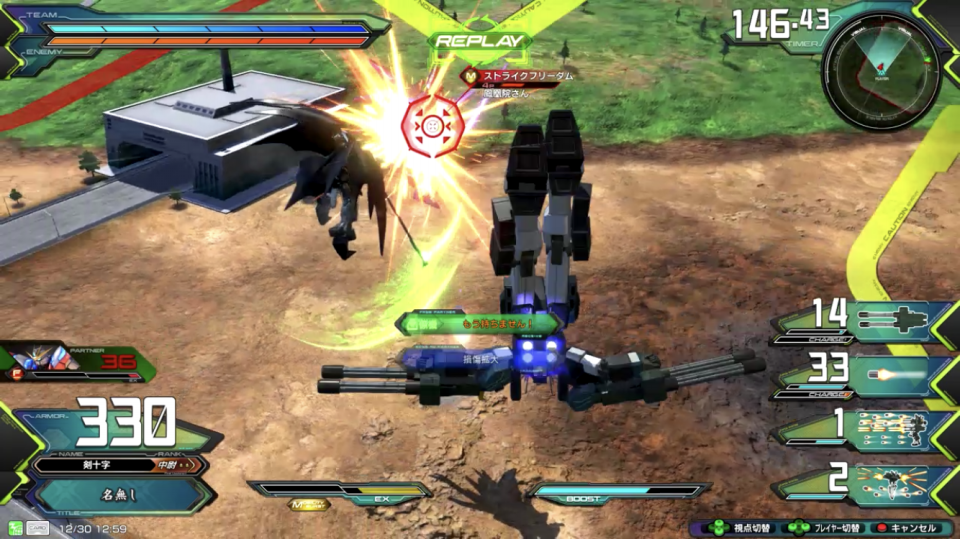Cancel the replay with キャンセル
The height and width of the screenshot is (539, 960).
(908, 527)
